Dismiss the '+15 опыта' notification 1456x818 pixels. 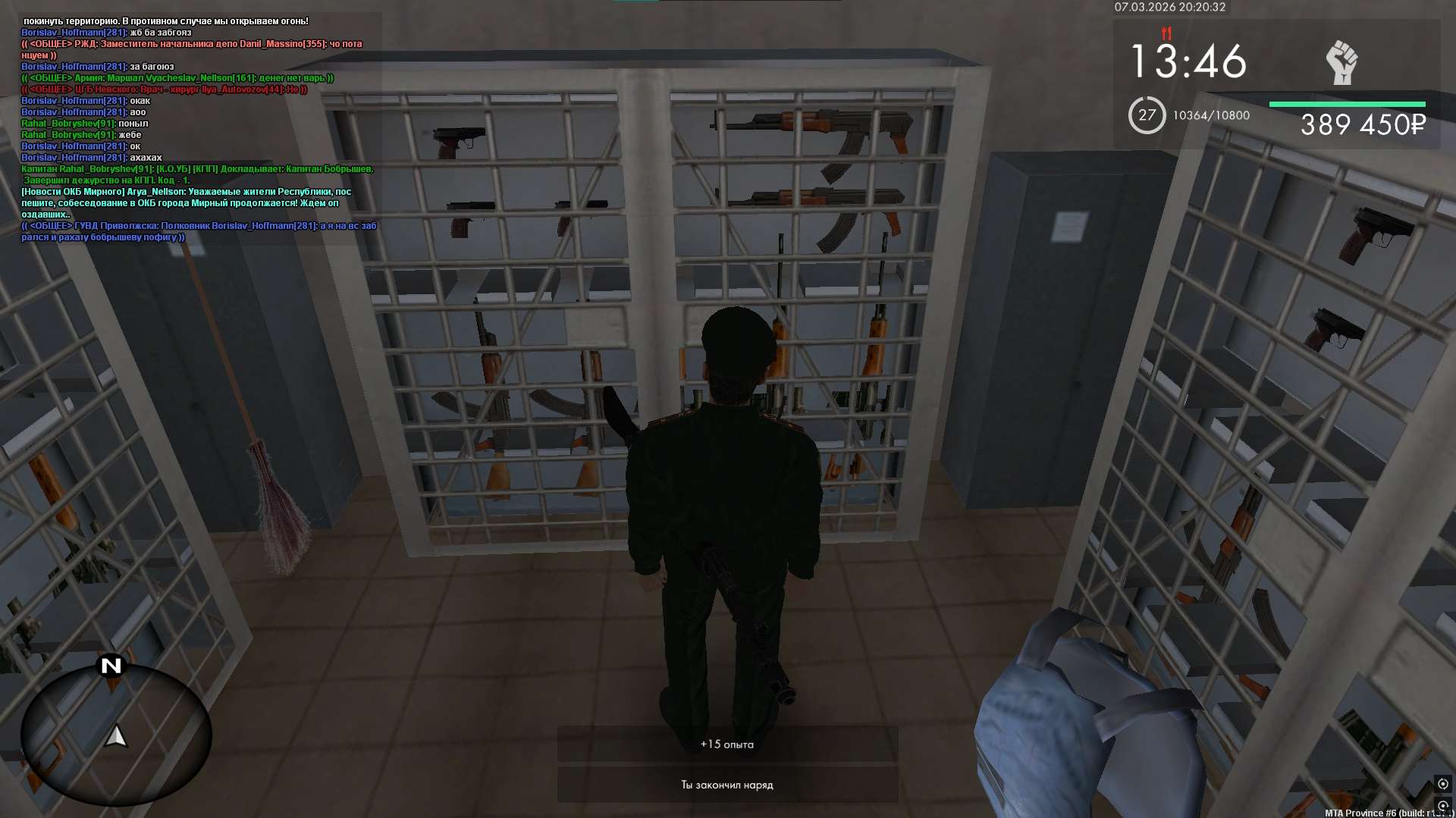(727, 744)
